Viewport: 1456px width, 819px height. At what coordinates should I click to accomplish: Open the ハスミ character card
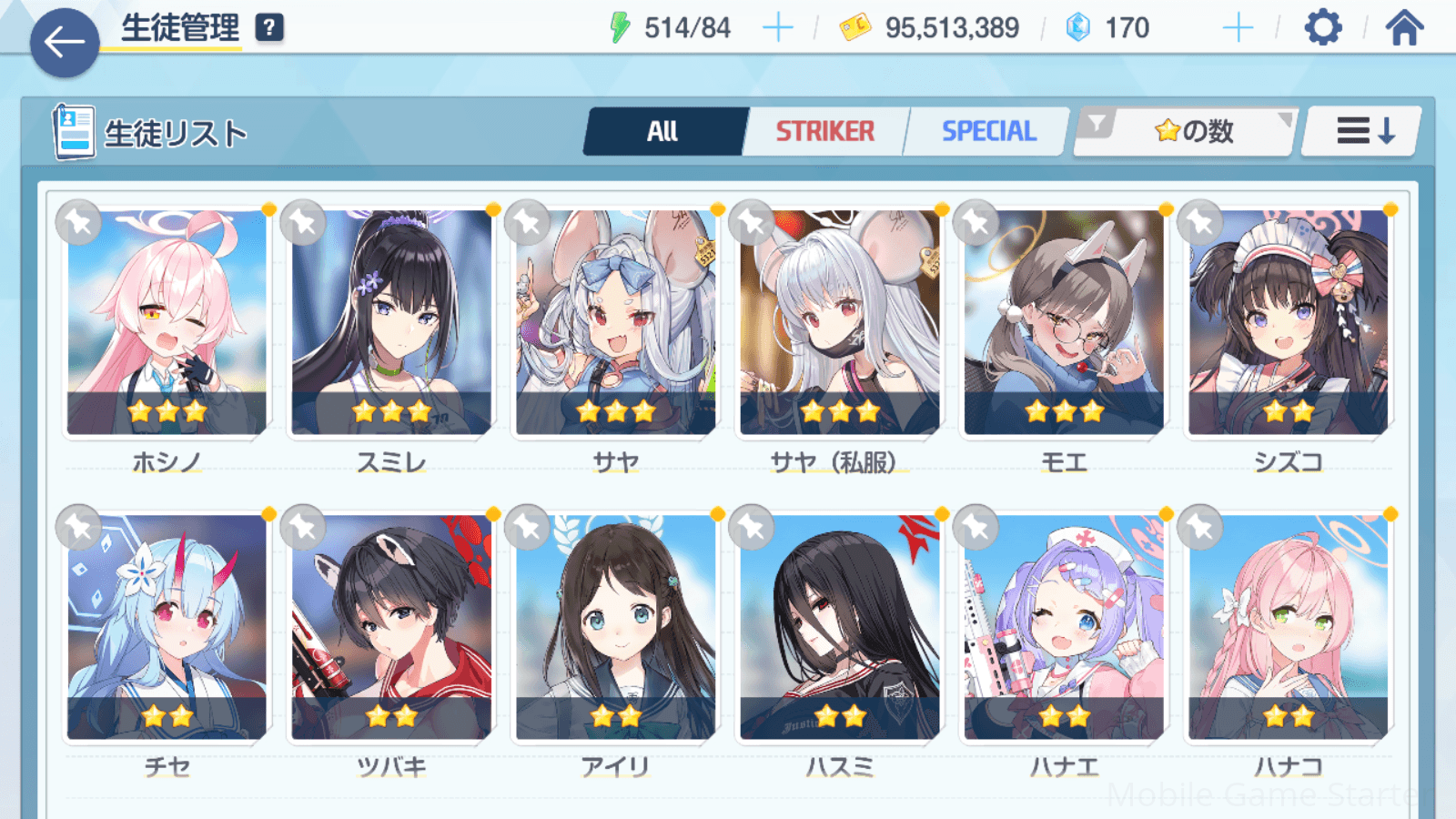tap(839, 628)
